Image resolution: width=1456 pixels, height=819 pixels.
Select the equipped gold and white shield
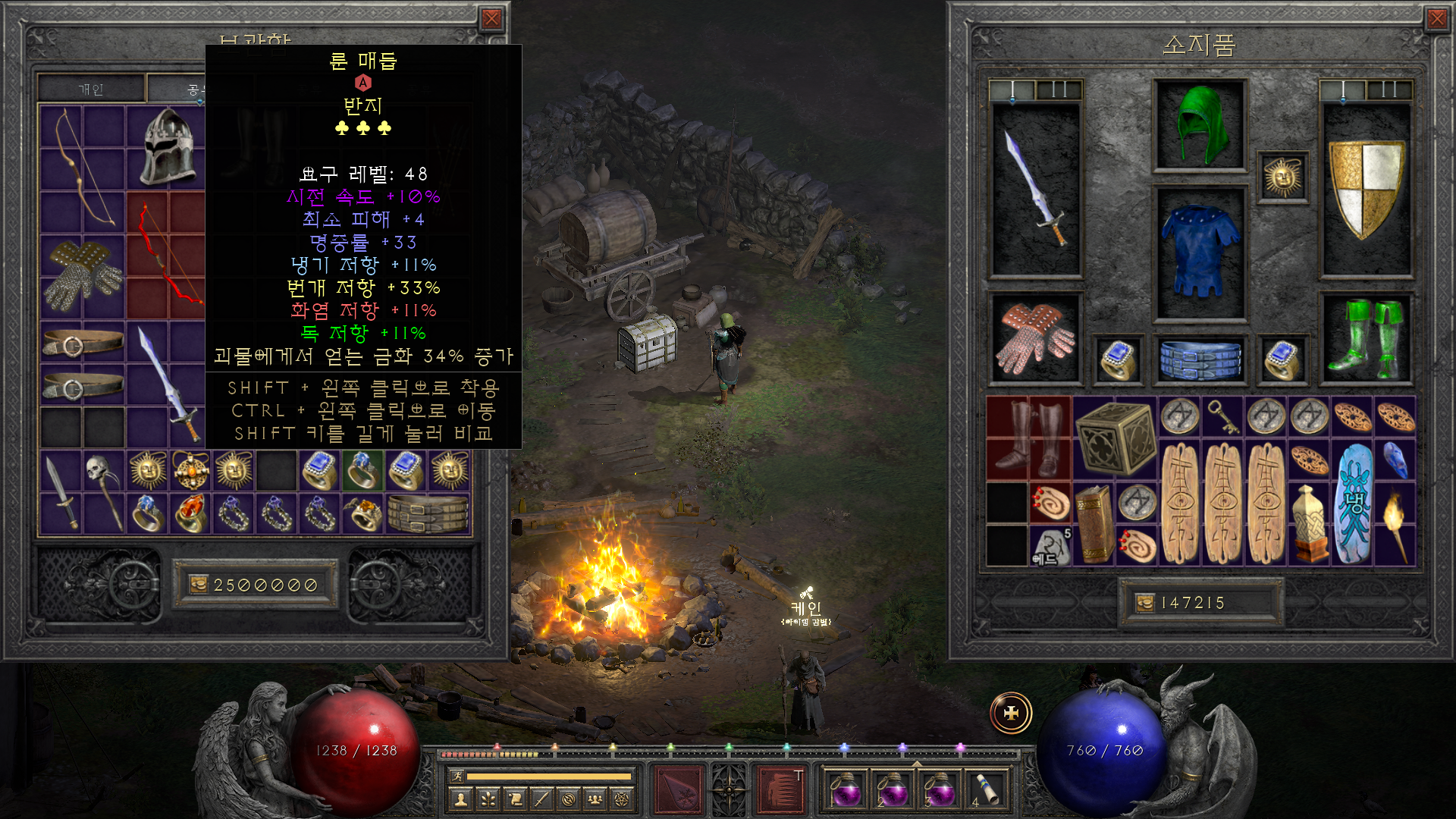pos(1366,190)
